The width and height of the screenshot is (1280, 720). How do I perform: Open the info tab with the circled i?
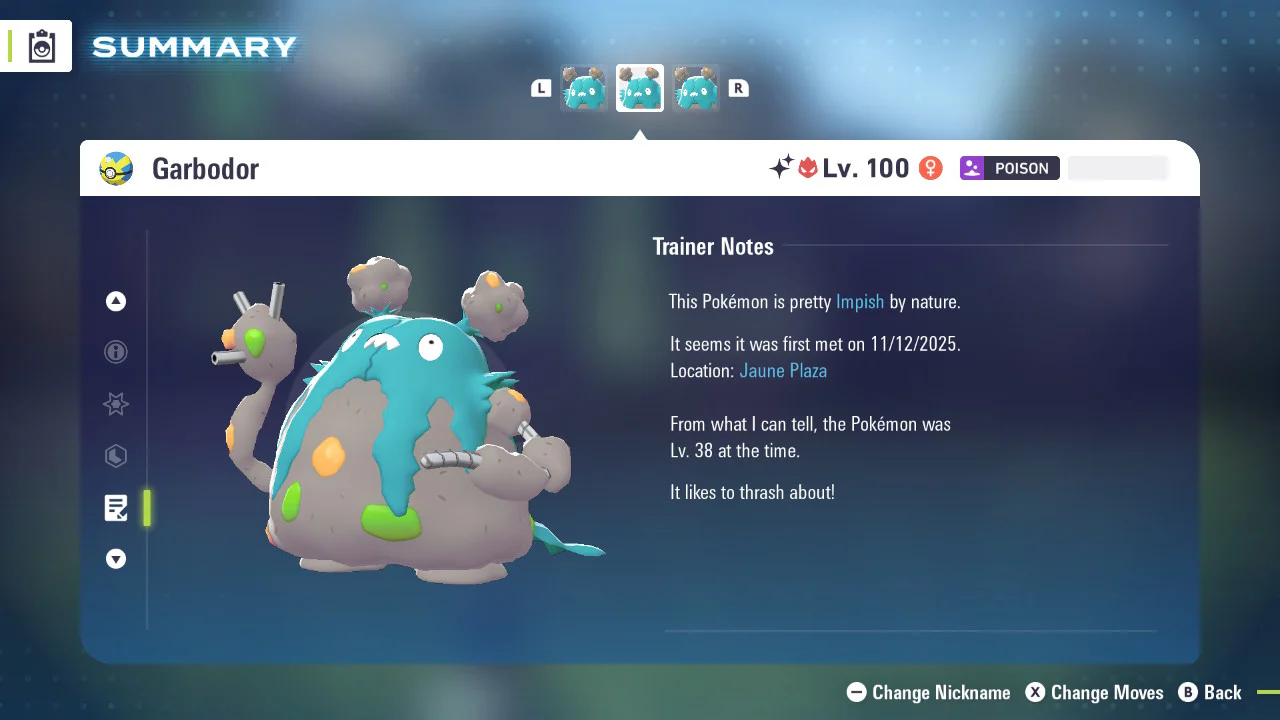(116, 352)
